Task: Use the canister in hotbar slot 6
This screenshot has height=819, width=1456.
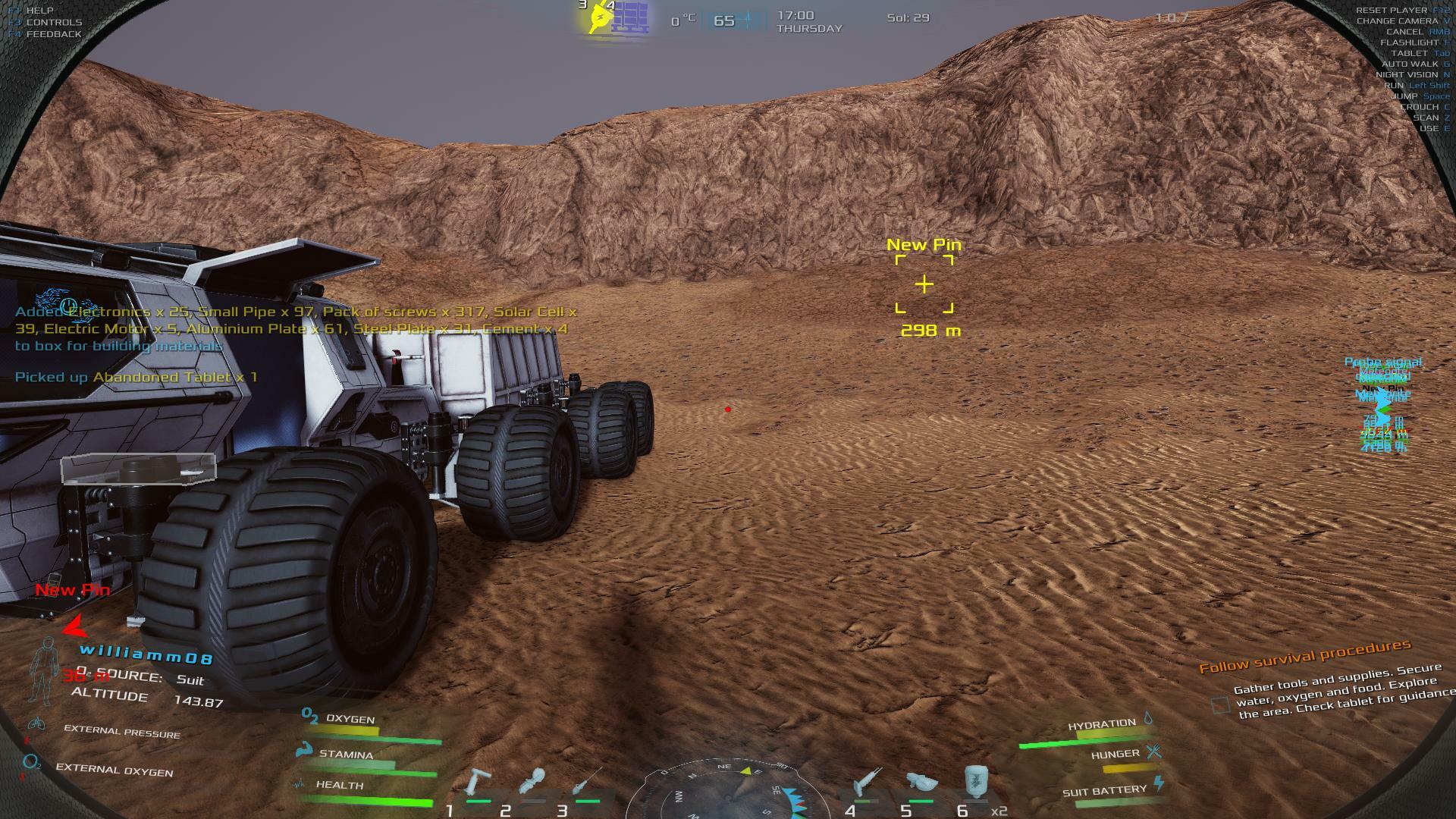Action: point(975,781)
